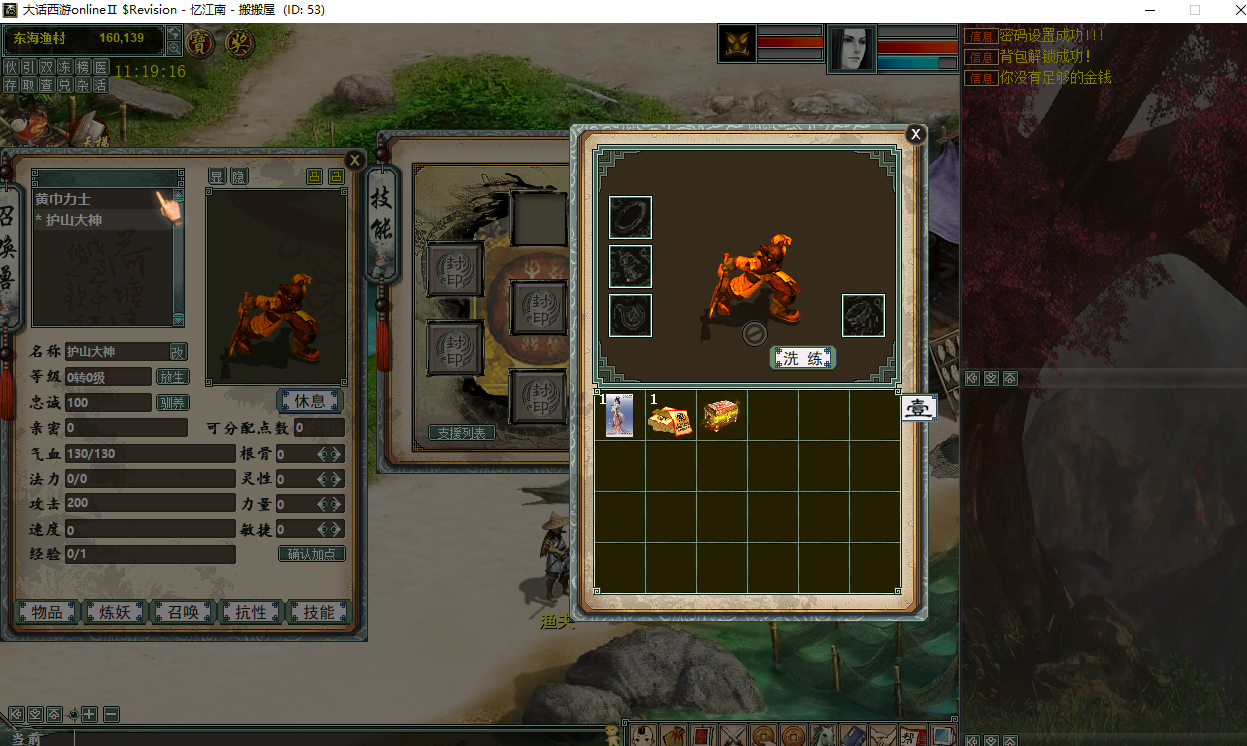Open the 物品 items tab
This screenshot has height=746, width=1247.
click(48, 612)
